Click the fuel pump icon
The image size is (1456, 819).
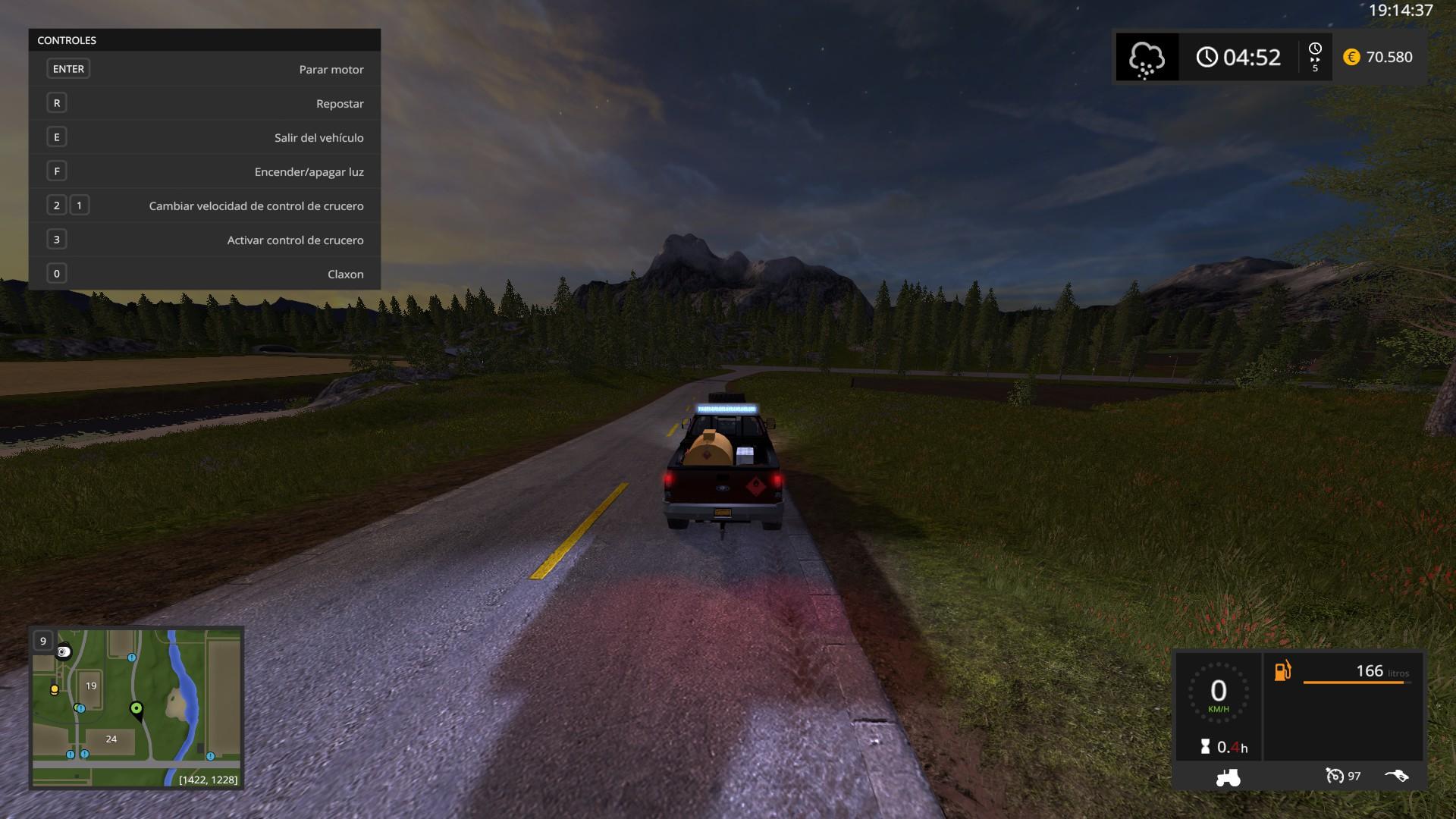point(1282,671)
